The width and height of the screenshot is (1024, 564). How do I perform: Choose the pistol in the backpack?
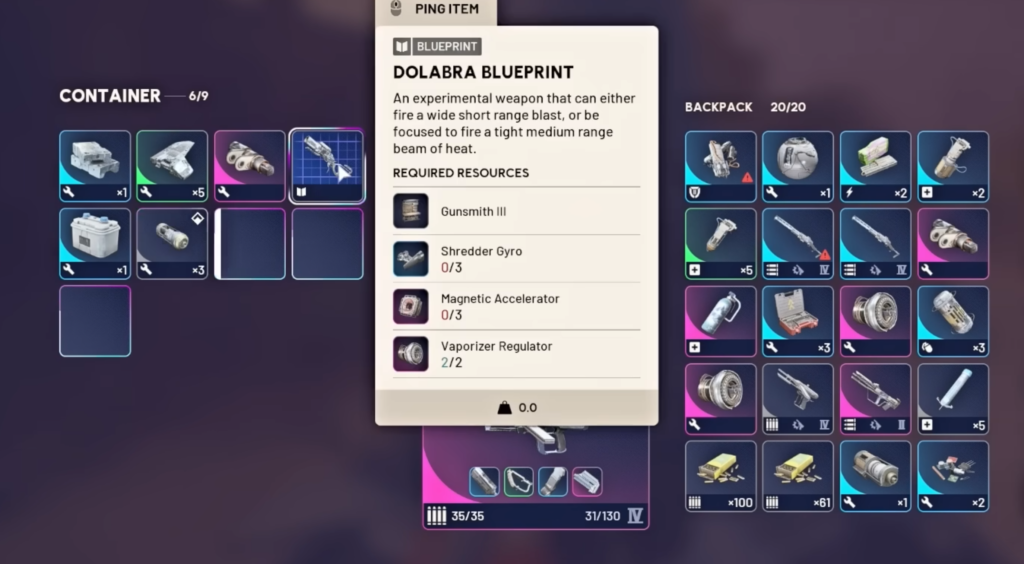pos(798,398)
